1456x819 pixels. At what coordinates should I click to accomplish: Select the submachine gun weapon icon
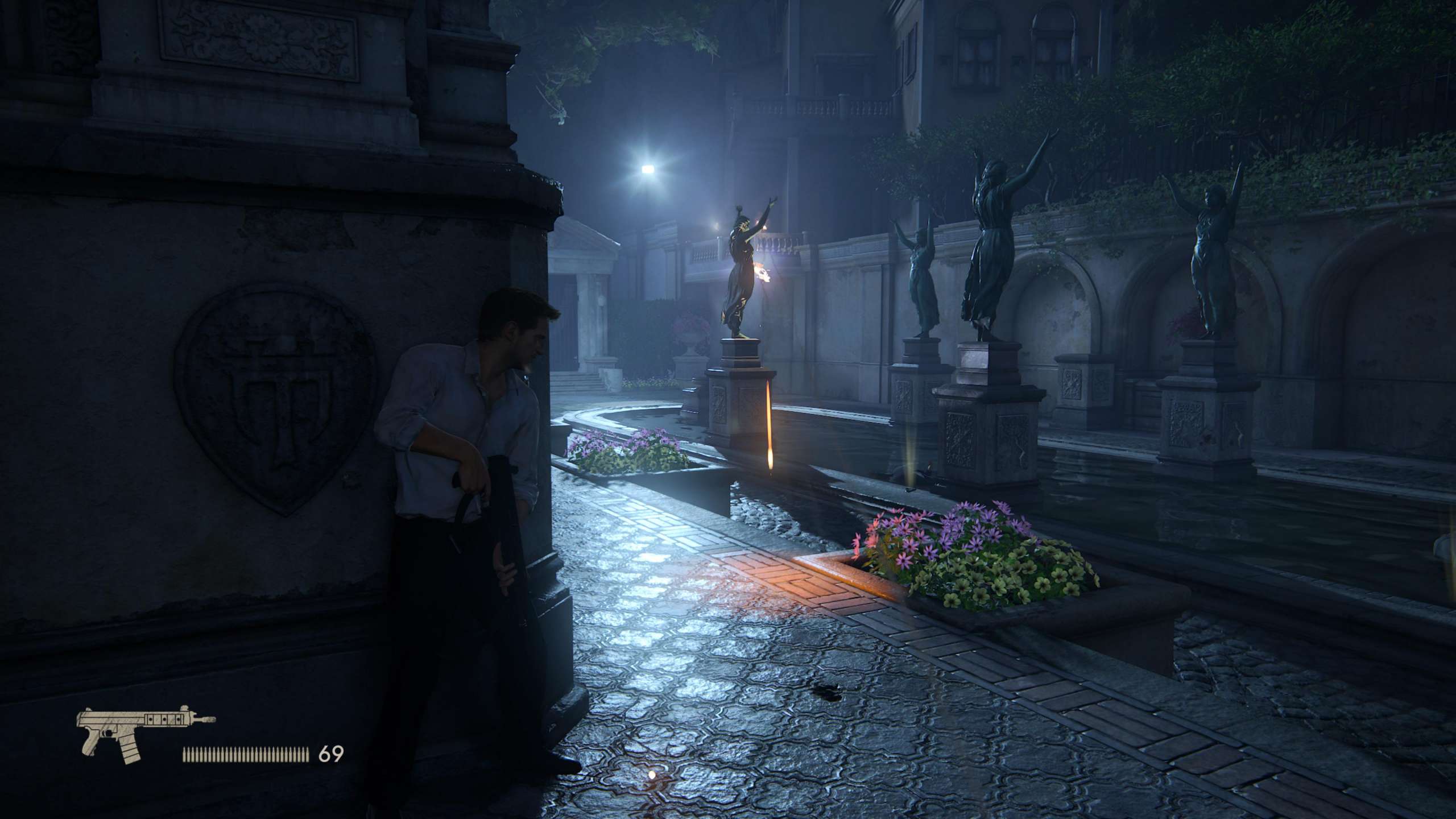(x=142, y=733)
